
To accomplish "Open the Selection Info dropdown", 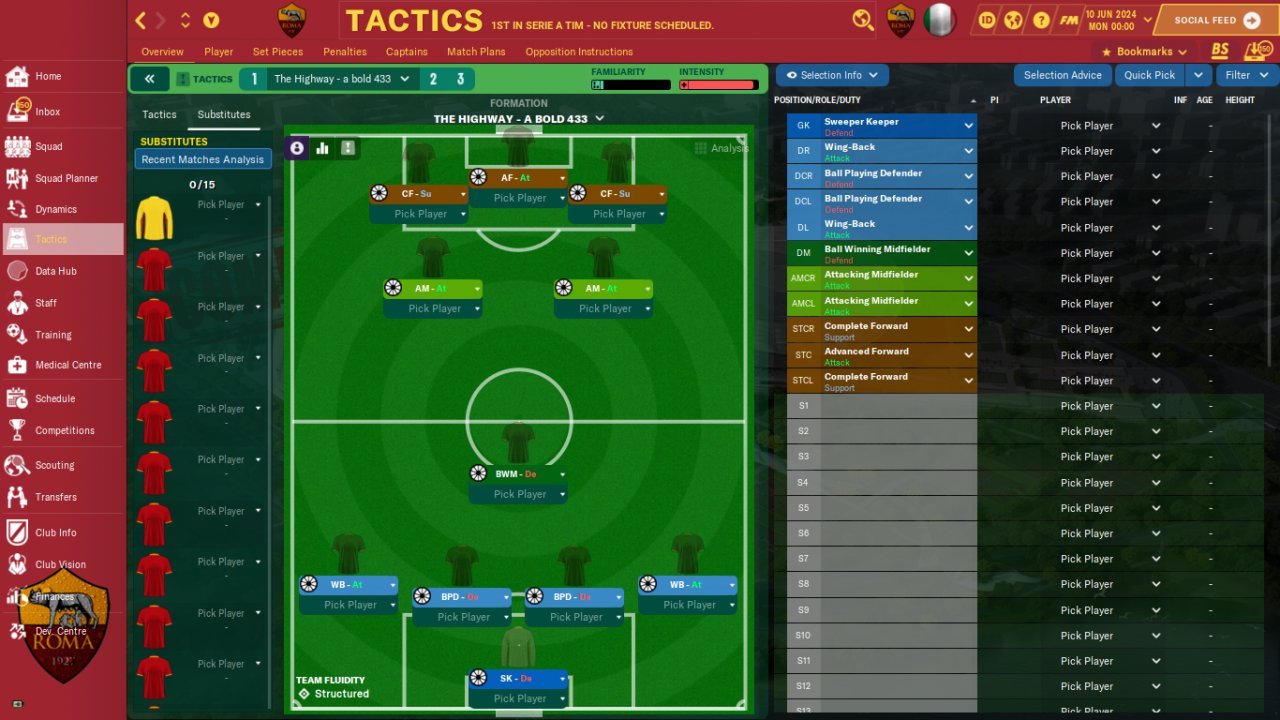I will pyautogui.click(x=832, y=75).
